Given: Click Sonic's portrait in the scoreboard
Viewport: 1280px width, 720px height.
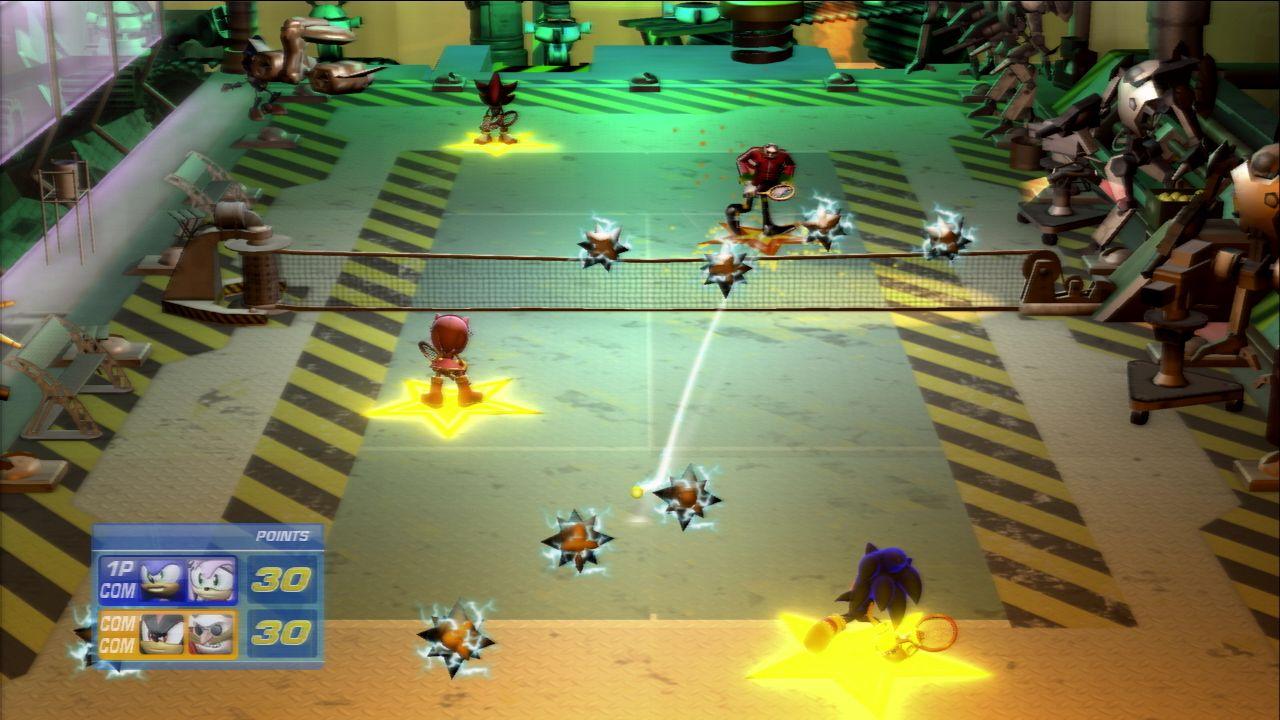Looking at the screenshot, I should click(163, 581).
